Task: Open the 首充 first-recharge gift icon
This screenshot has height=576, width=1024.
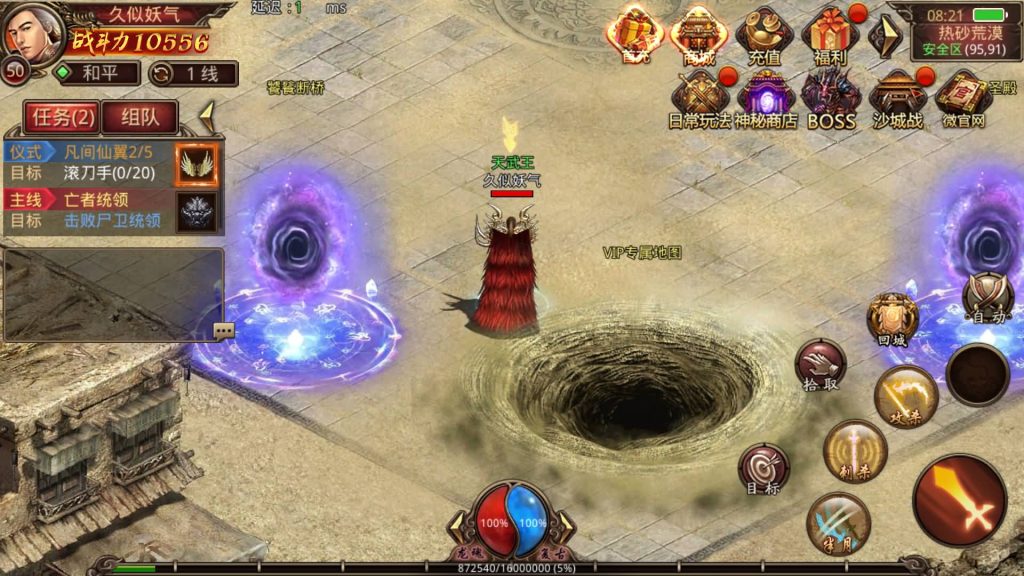Action: pos(635,35)
